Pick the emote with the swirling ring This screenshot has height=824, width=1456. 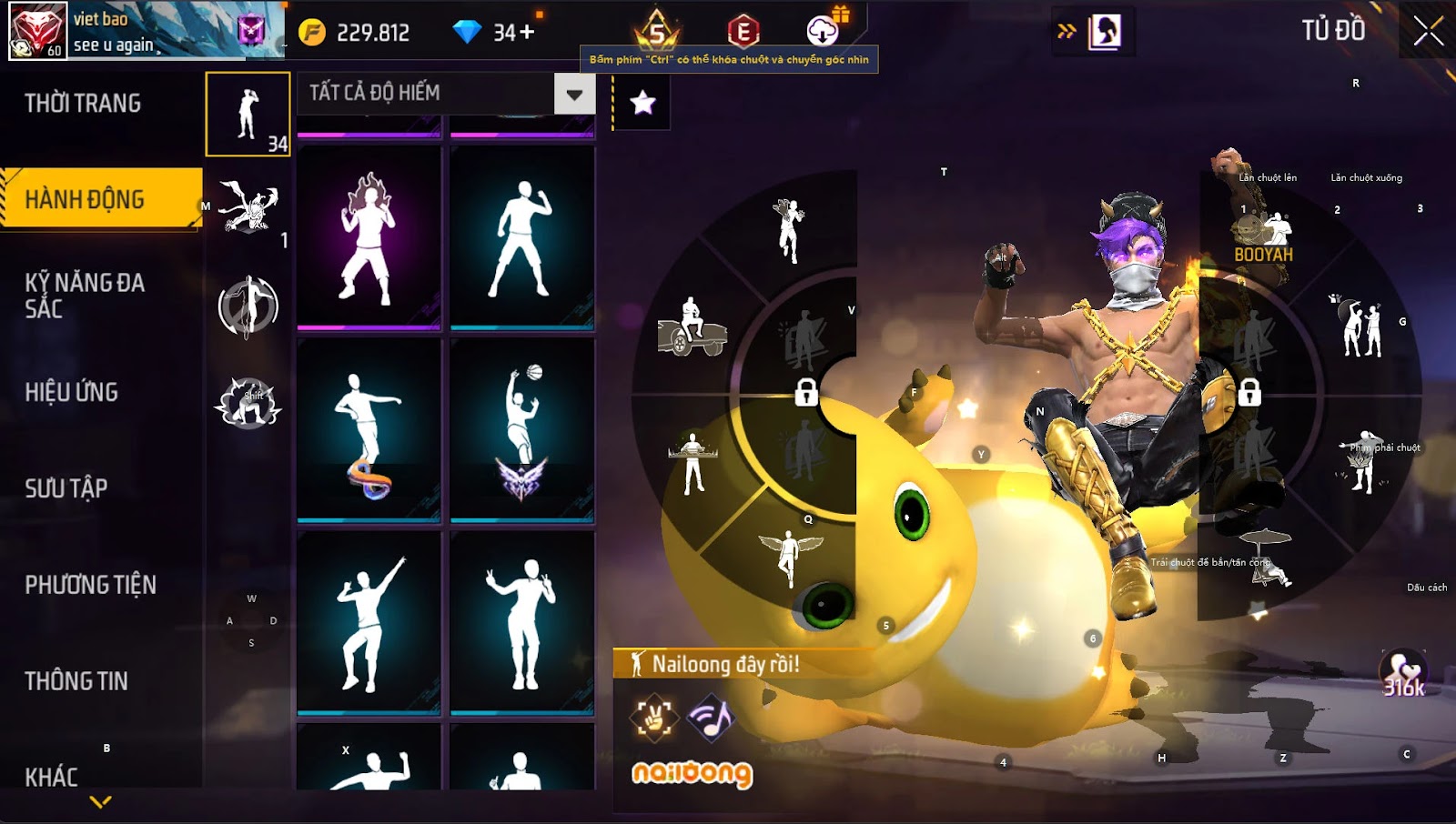click(369, 429)
